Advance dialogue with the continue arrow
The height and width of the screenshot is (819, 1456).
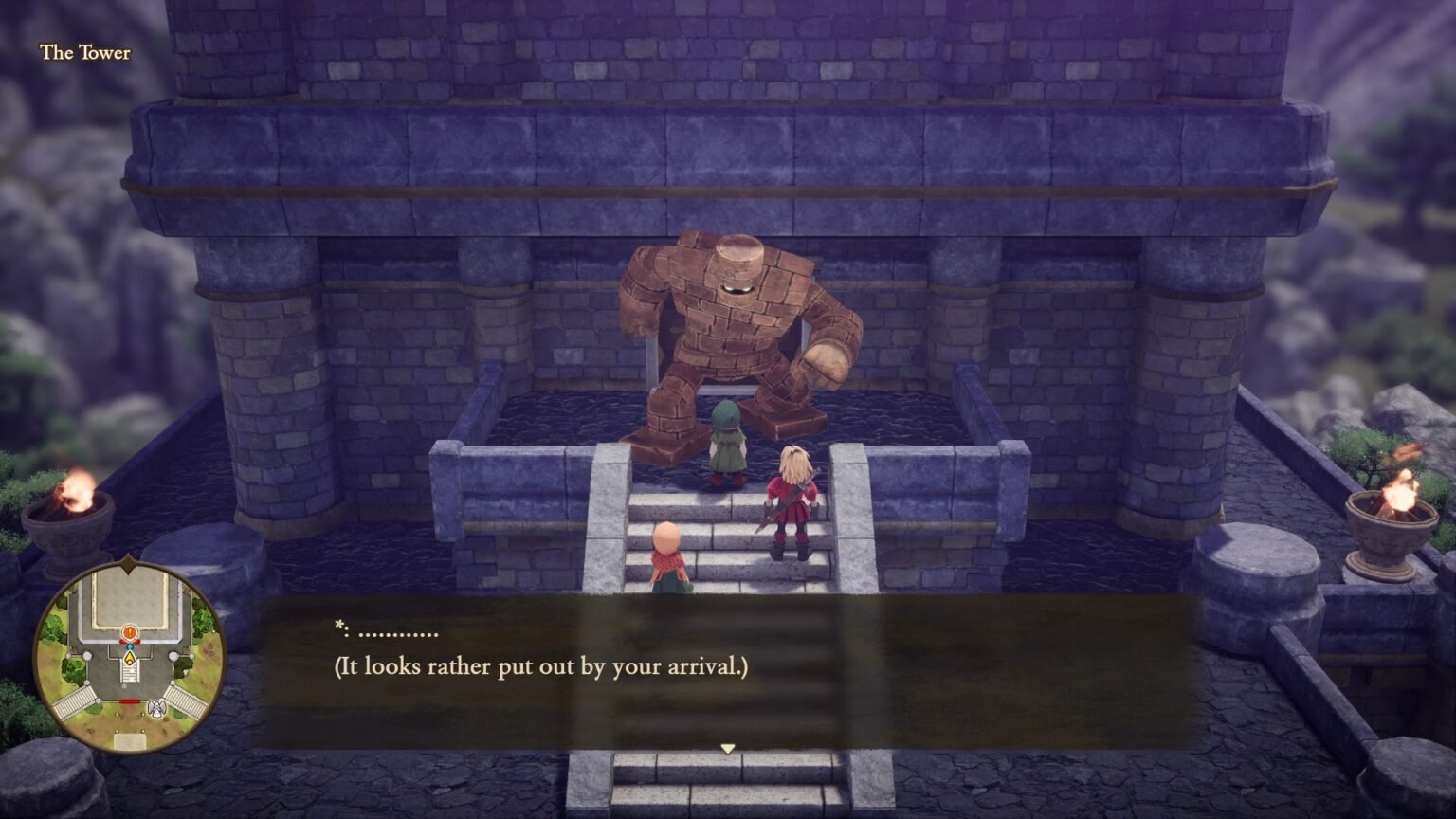click(x=727, y=749)
